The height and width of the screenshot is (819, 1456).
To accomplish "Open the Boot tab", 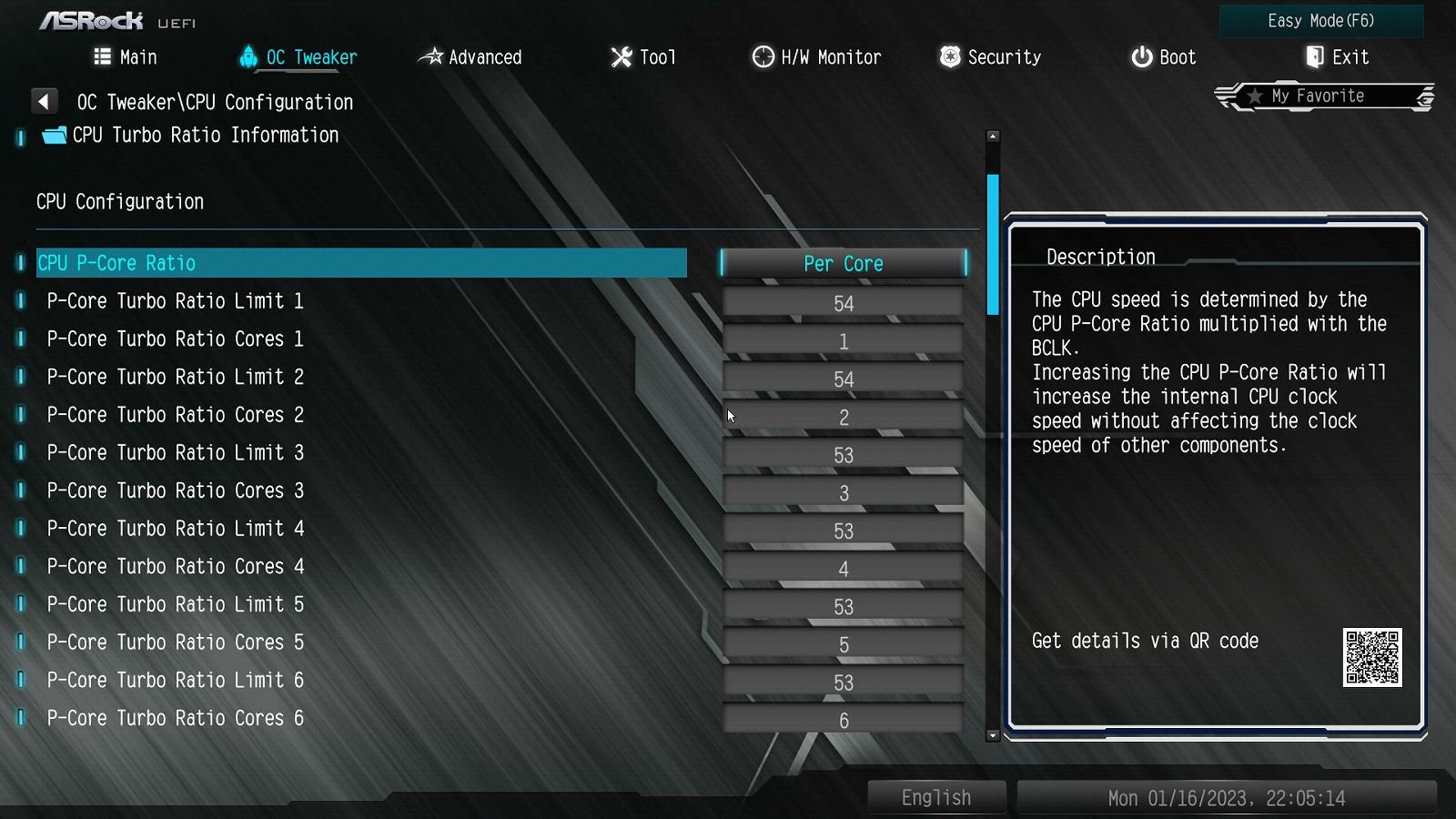I will (x=1163, y=57).
